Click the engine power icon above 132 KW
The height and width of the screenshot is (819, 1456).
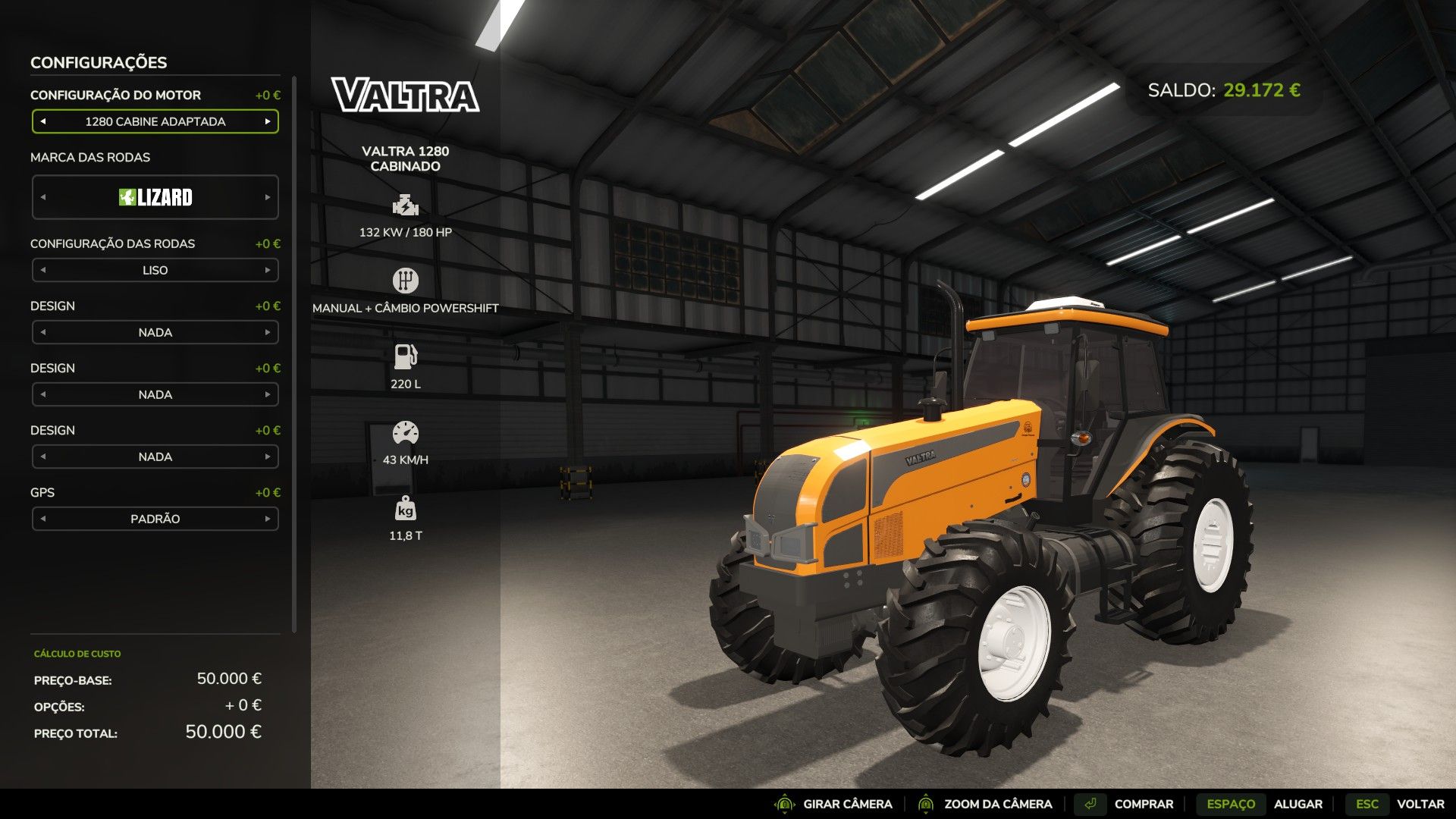click(406, 203)
